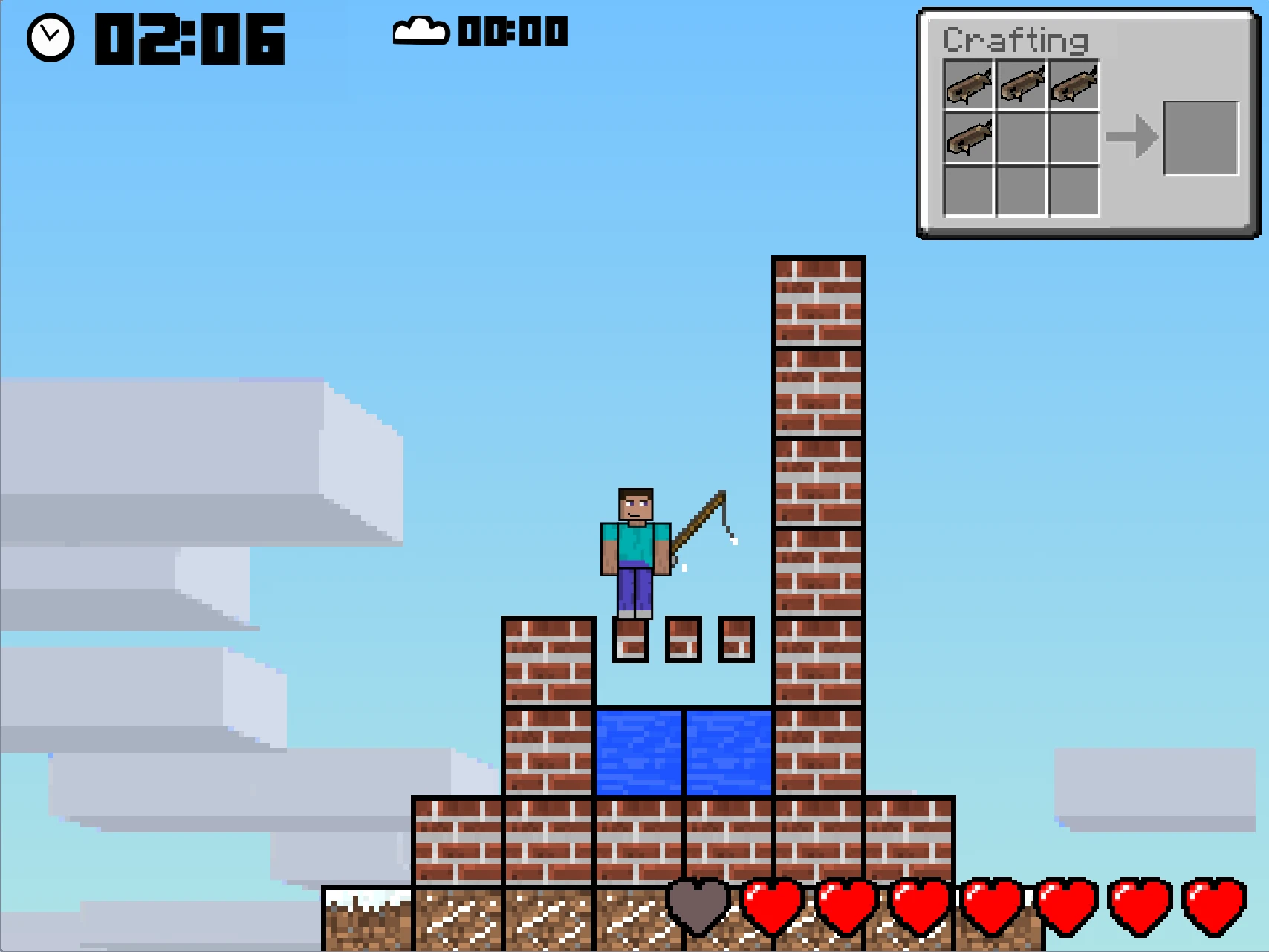This screenshot has height=952, width=1269.
Task: Click the fish in the top-right crafting slot
Action: pos(1073,85)
